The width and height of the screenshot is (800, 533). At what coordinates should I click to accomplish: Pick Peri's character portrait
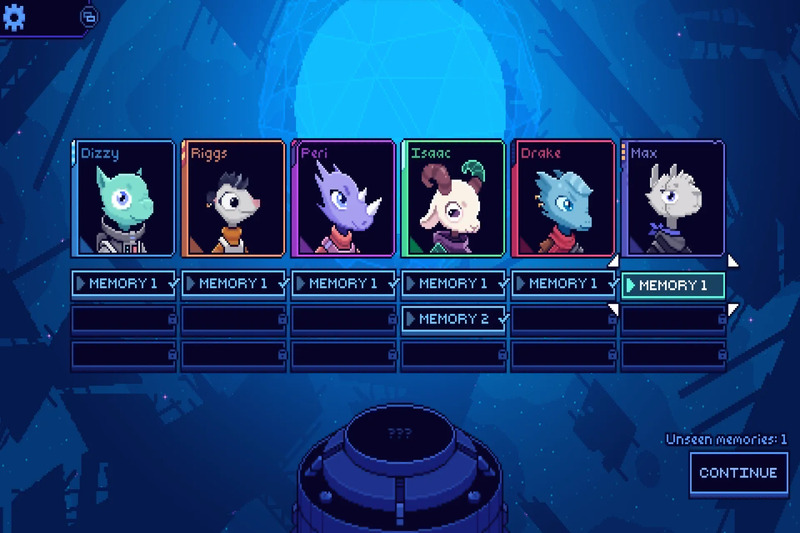click(344, 198)
